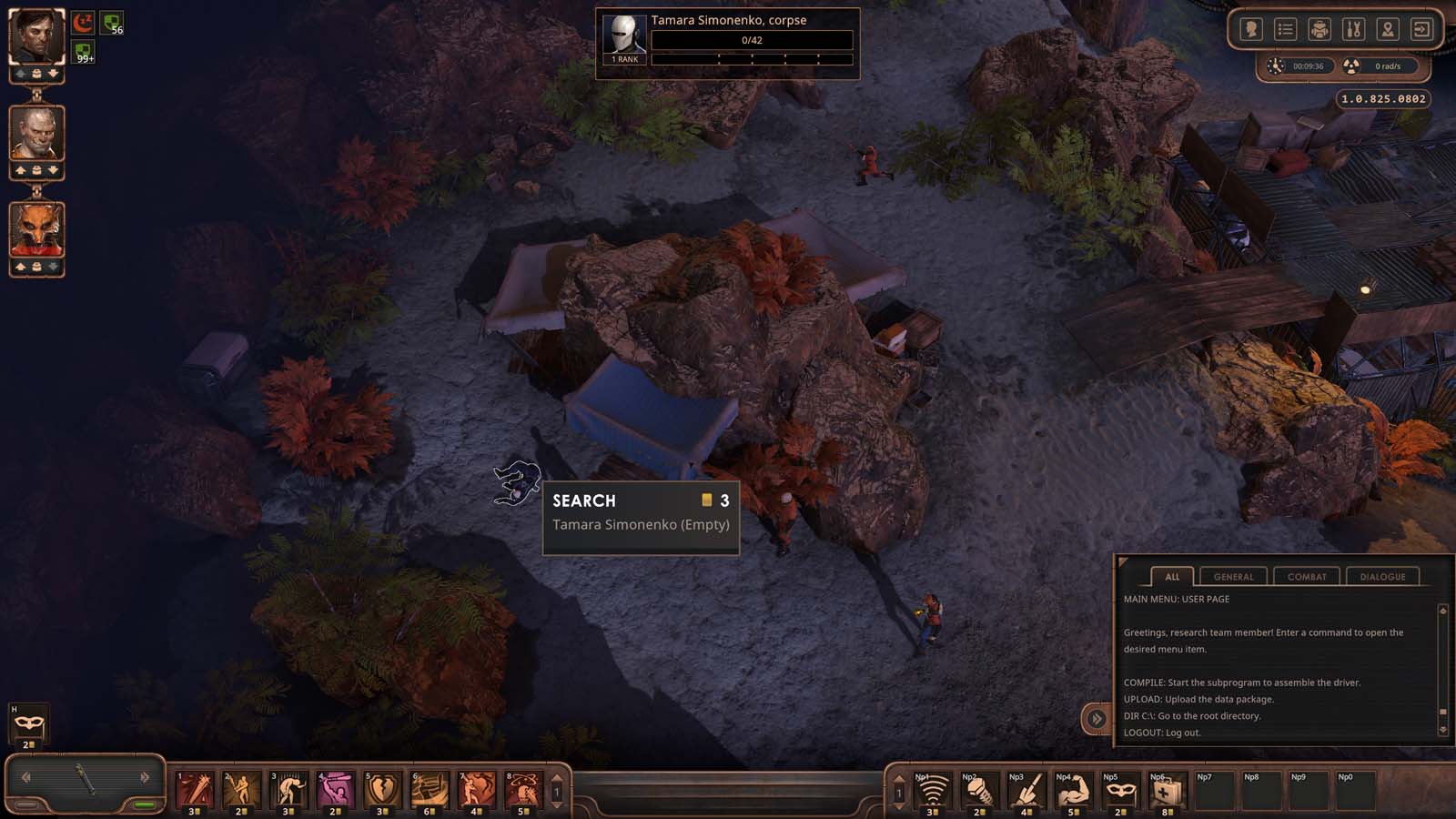
Task: Switch to the Combat log tab
Action: coord(1307,577)
